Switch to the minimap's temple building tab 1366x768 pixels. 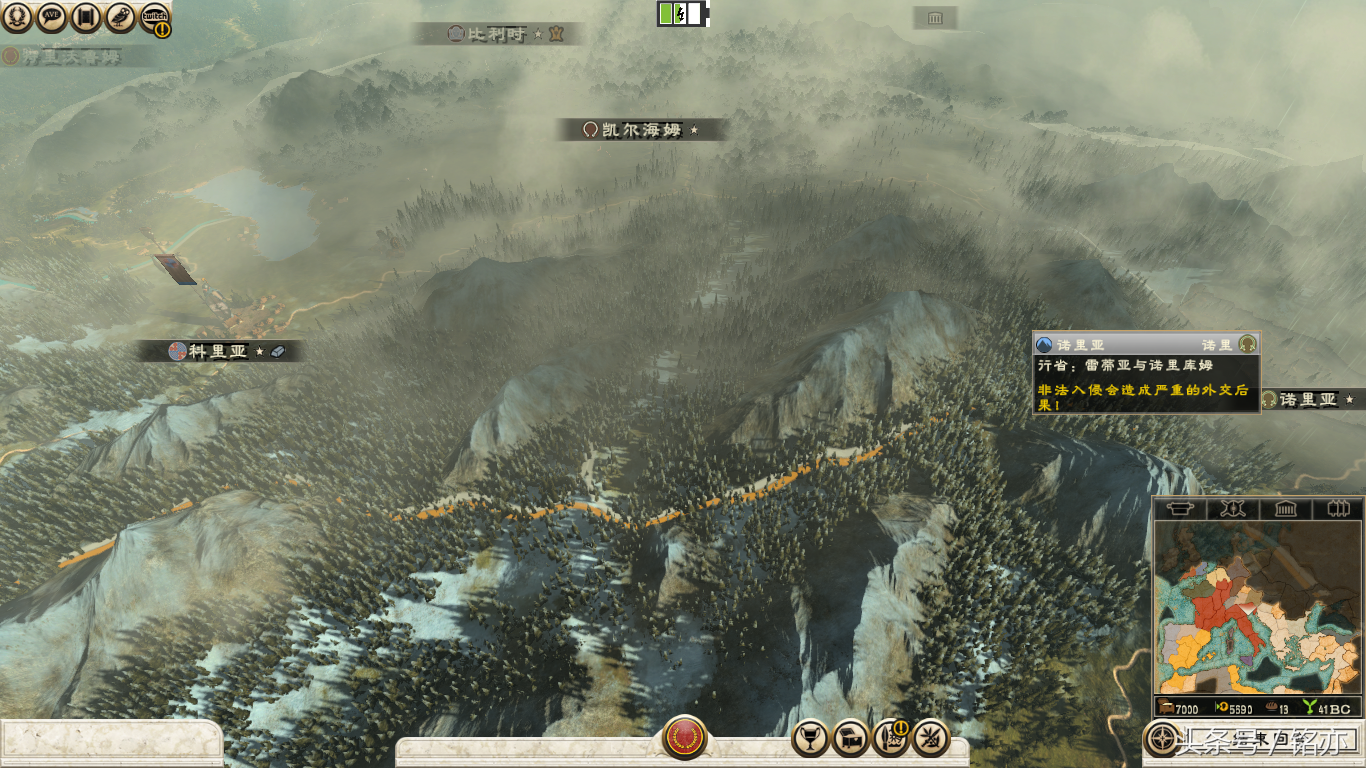[1285, 509]
